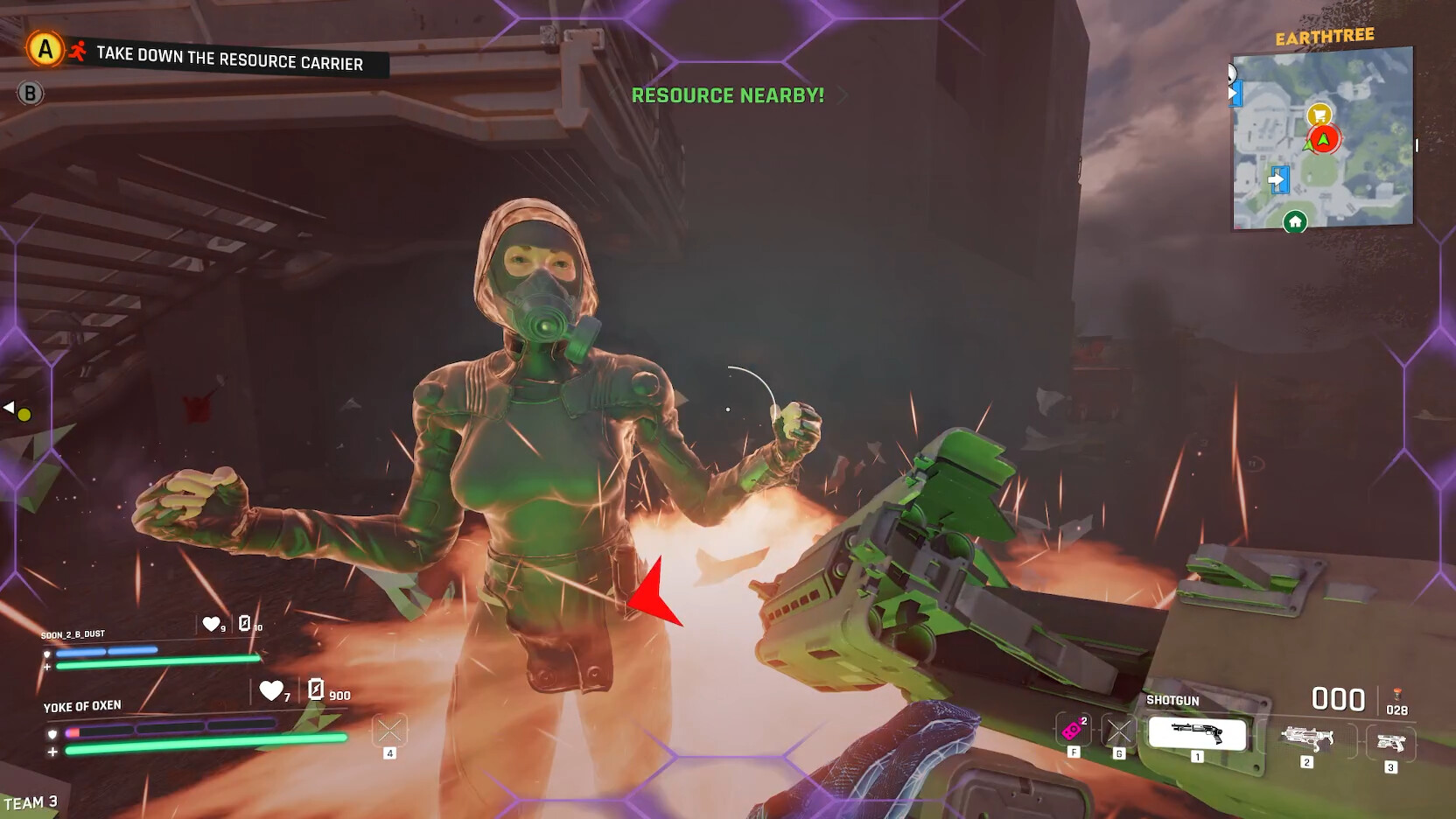This screenshot has height=819, width=1456.
Task: Toggle the empty G gadget slot
Action: [x=1117, y=730]
